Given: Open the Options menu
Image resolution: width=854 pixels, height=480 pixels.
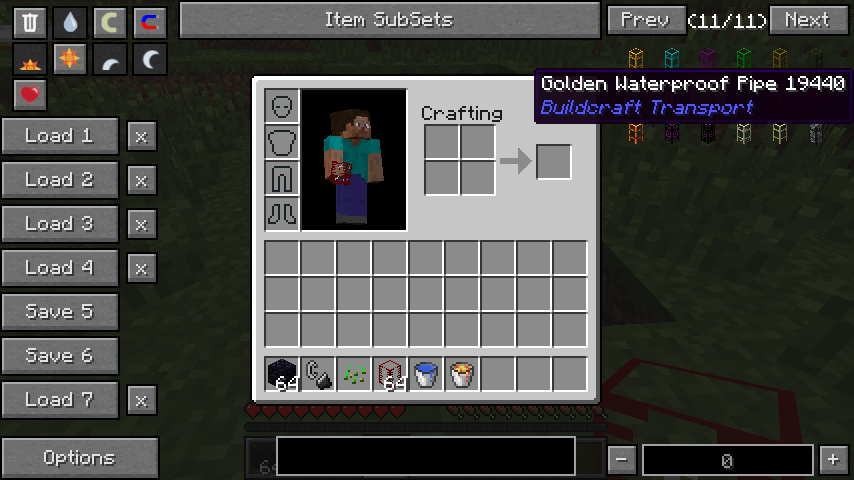Looking at the screenshot, I should (x=79, y=458).
